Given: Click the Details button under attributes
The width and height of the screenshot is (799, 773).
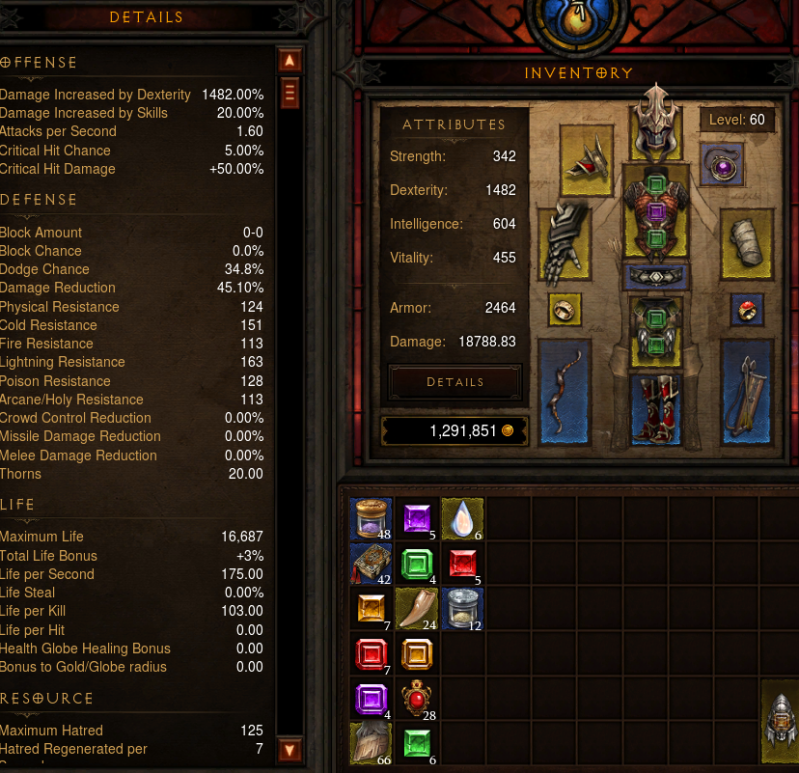Looking at the screenshot, I should point(455,382).
